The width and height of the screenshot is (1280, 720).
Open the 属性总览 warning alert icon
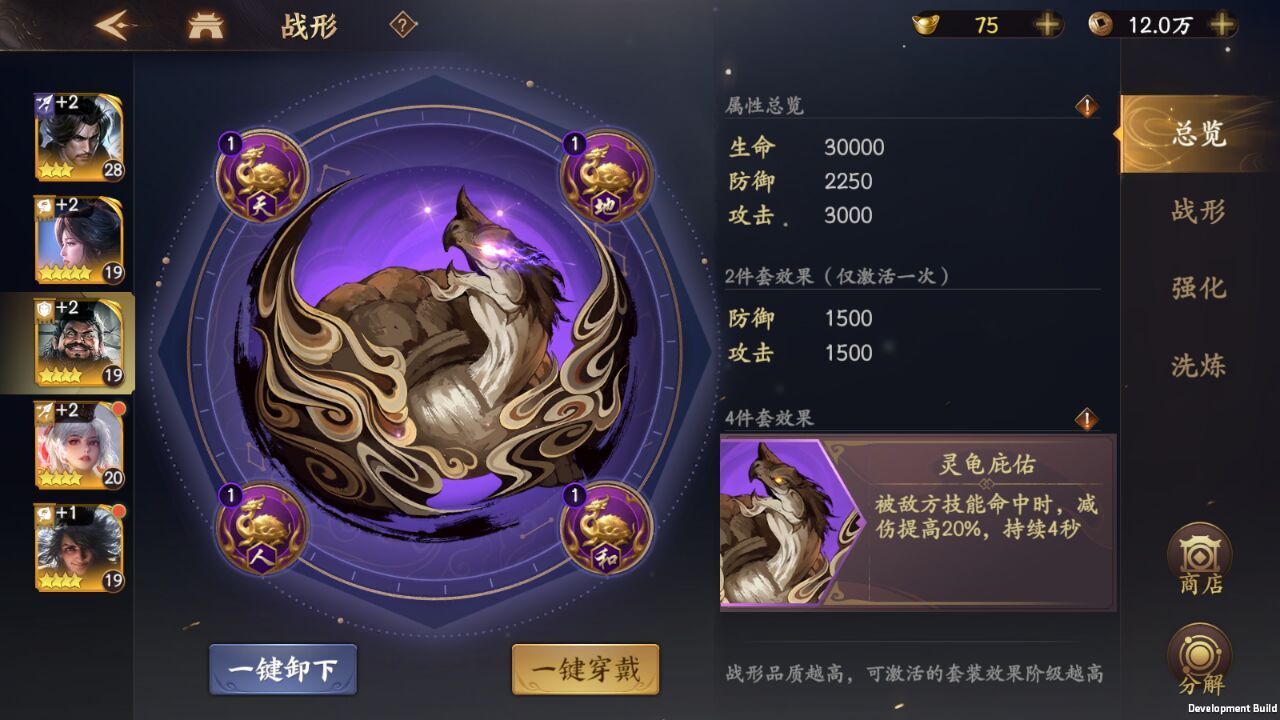pos(1087,108)
